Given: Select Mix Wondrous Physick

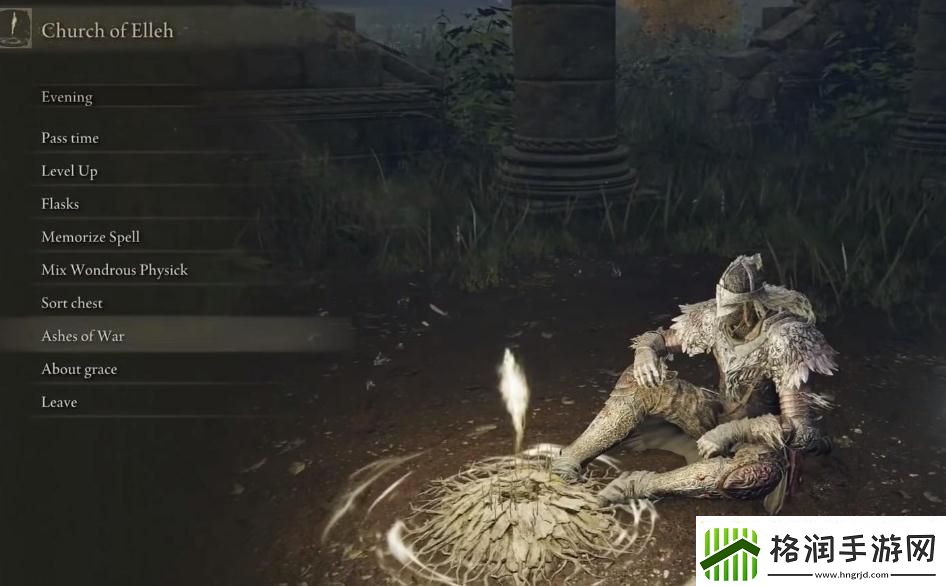Looking at the screenshot, I should point(114,270).
